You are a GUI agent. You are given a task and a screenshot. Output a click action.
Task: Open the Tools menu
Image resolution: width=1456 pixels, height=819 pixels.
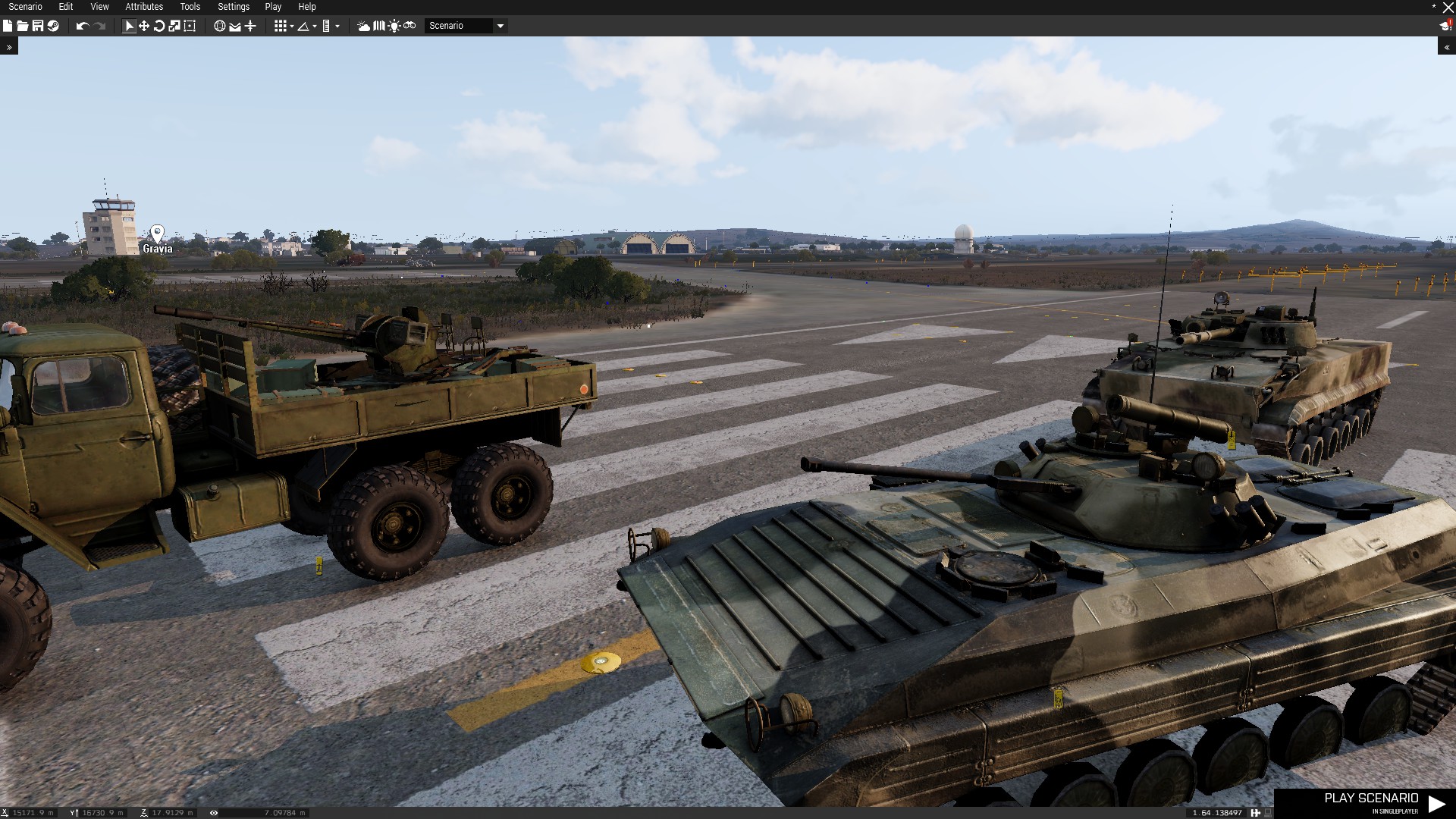coord(190,7)
